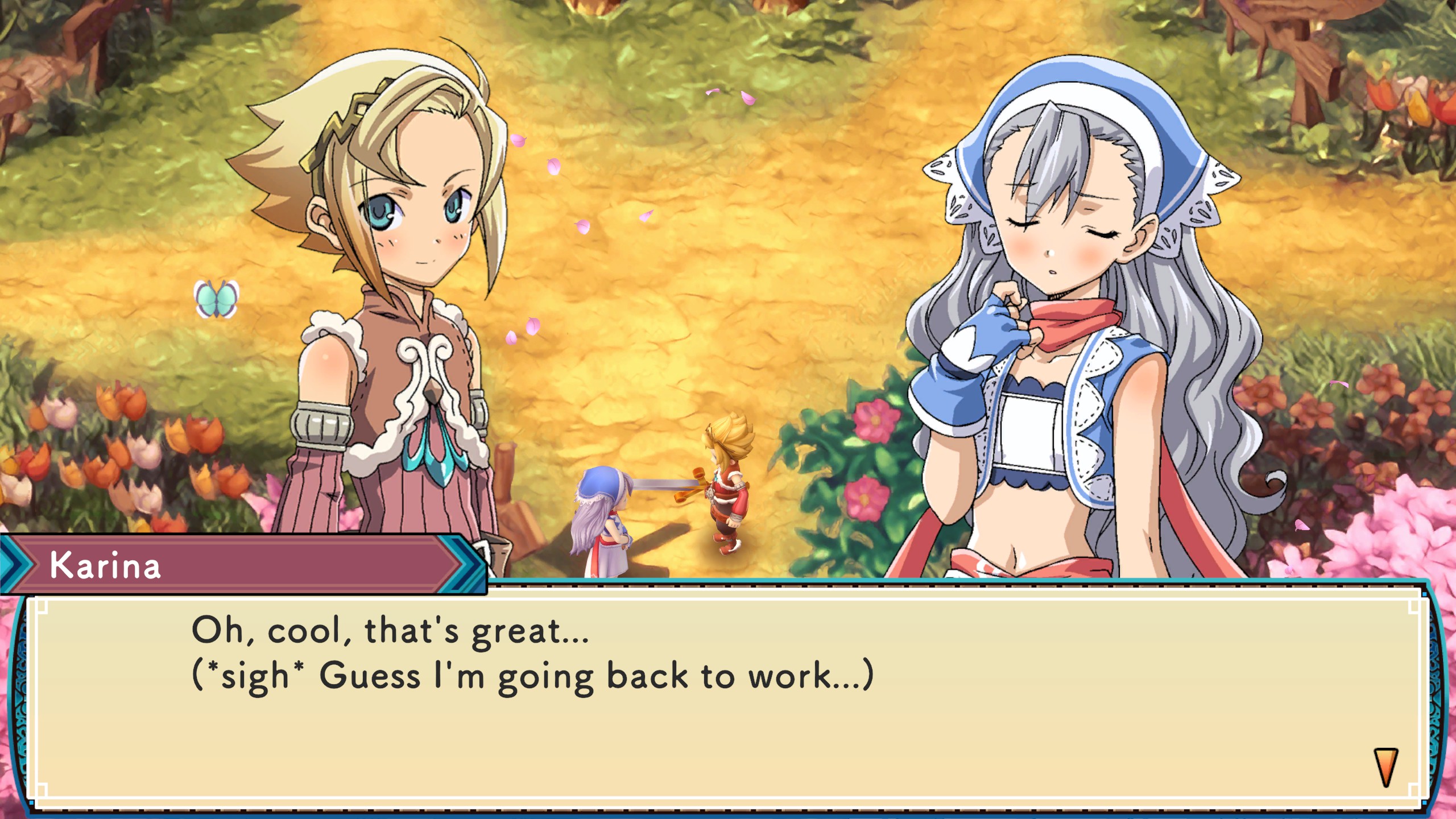Click the orange dialogue advance arrow

click(x=1385, y=767)
